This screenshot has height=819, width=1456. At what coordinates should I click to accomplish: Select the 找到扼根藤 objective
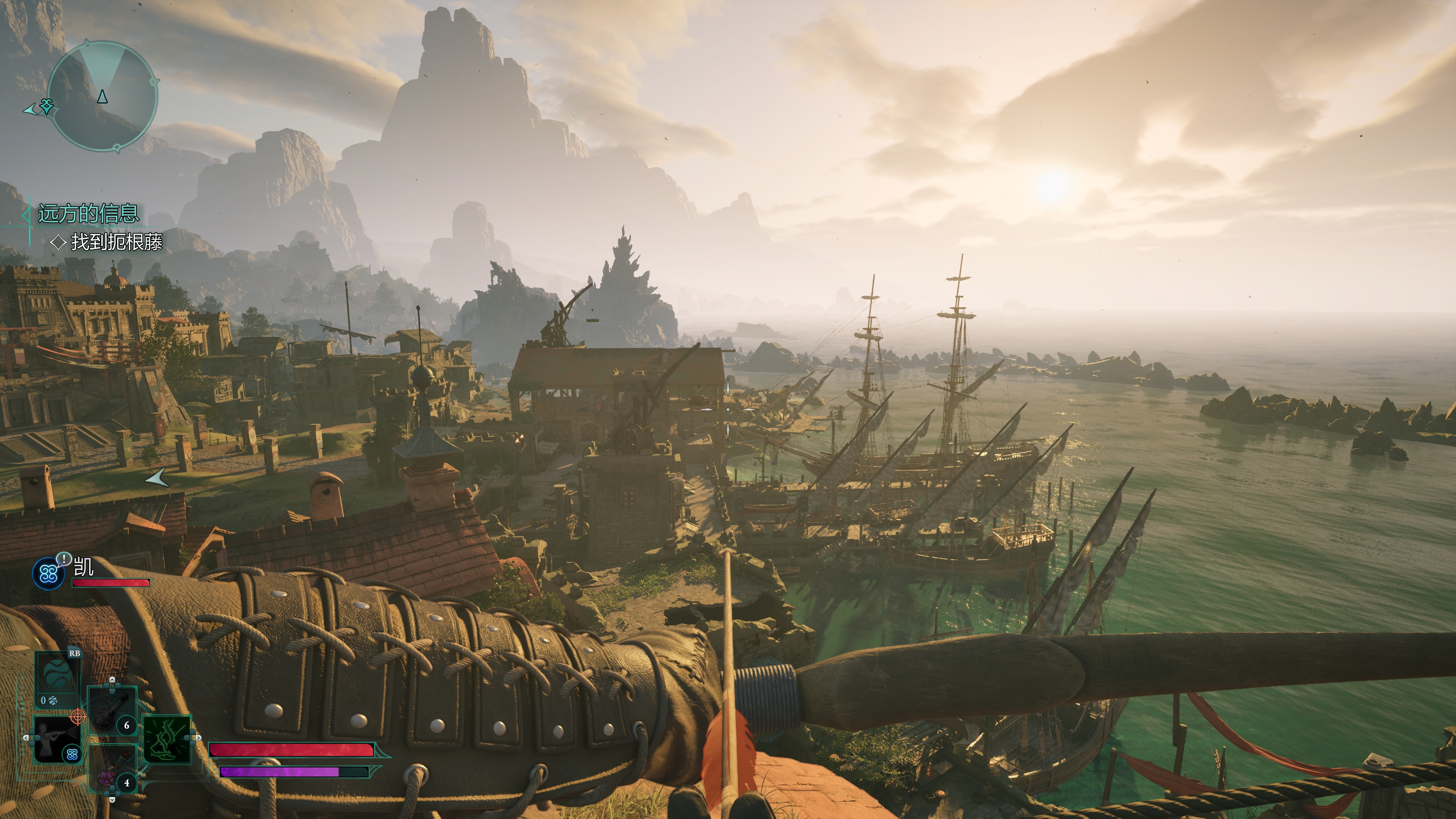[116, 243]
